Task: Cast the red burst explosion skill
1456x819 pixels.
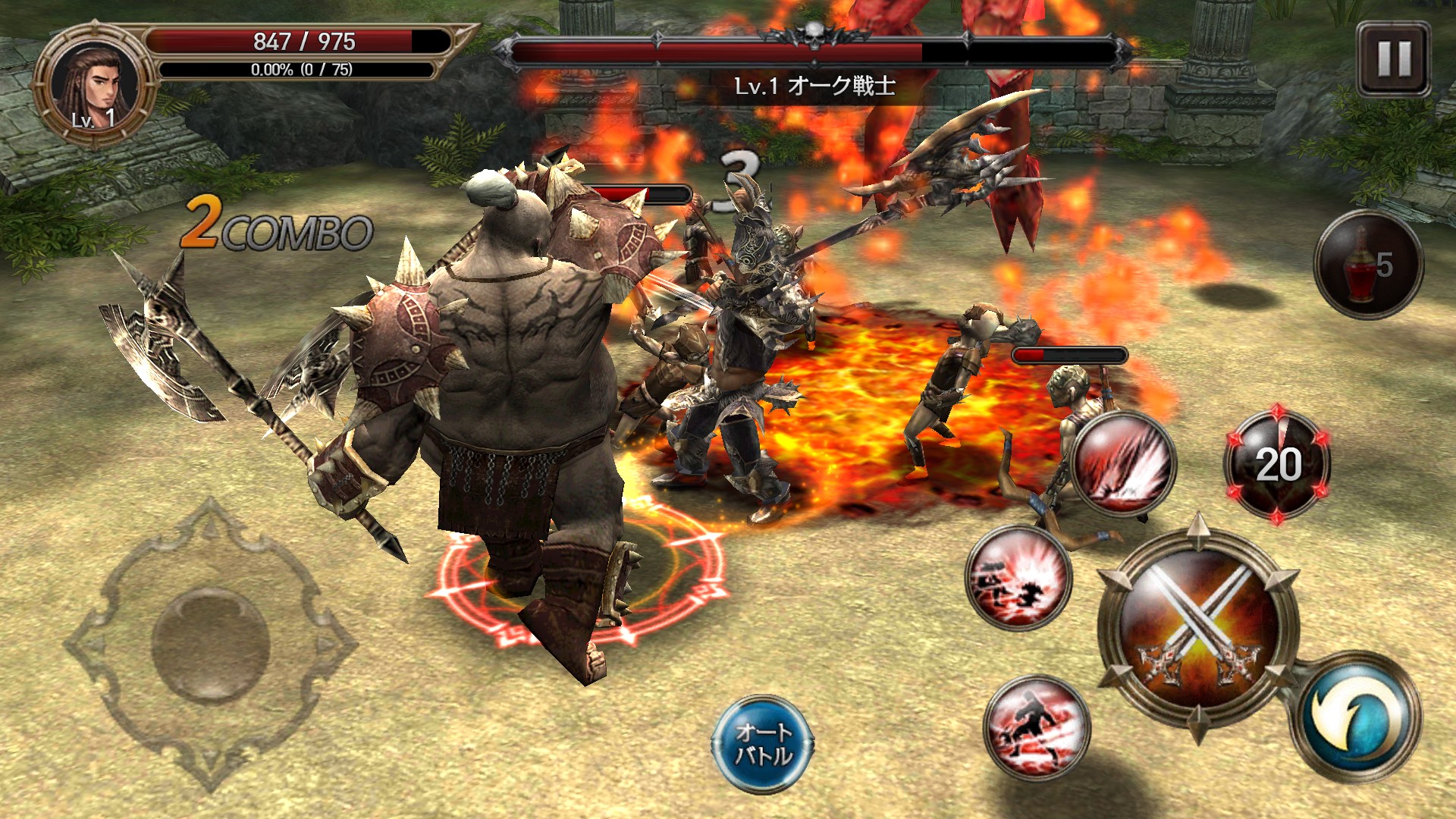Action: pyautogui.click(x=1018, y=578)
